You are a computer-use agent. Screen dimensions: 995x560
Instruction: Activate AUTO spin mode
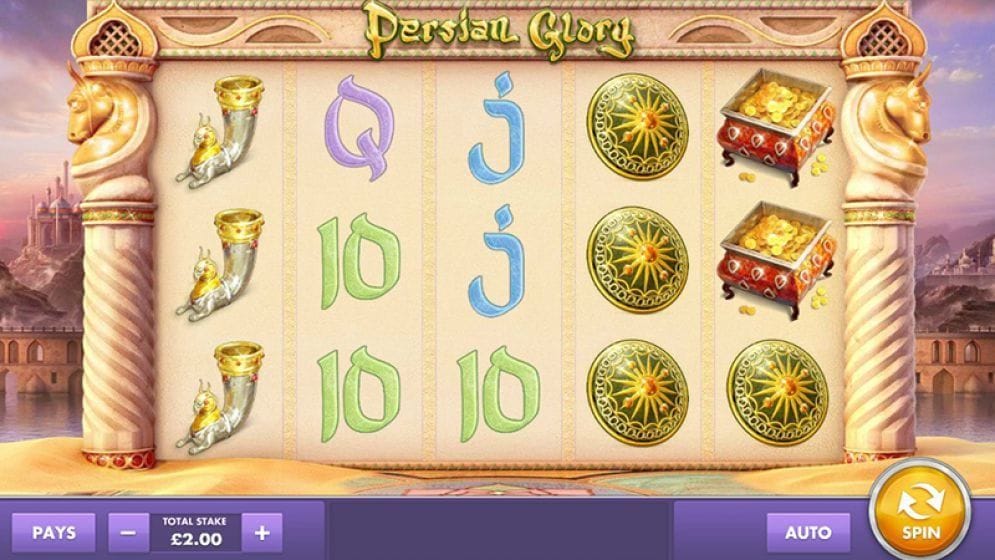pos(808,532)
